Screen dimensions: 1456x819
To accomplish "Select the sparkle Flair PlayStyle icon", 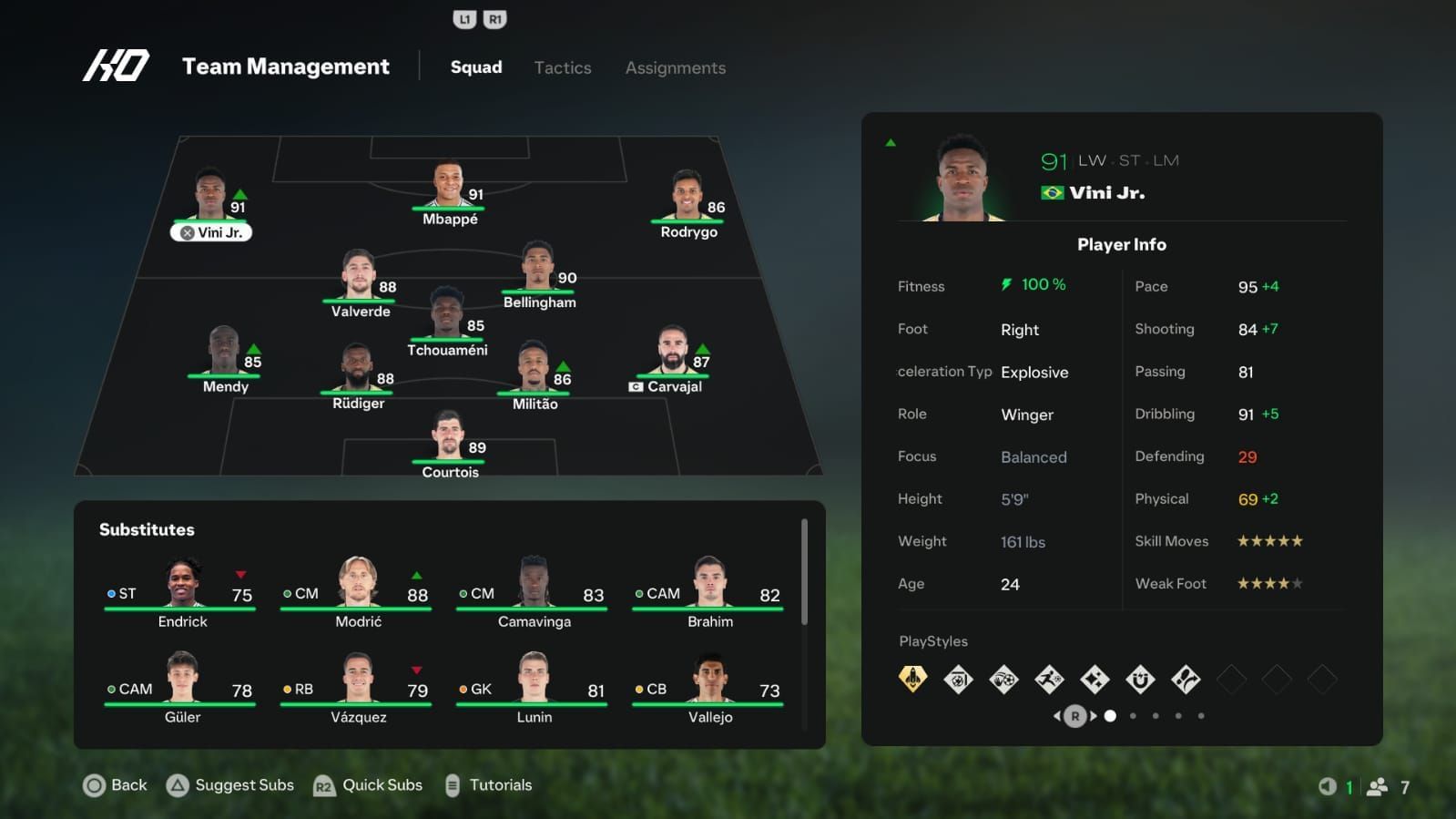I will [1095, 680].
